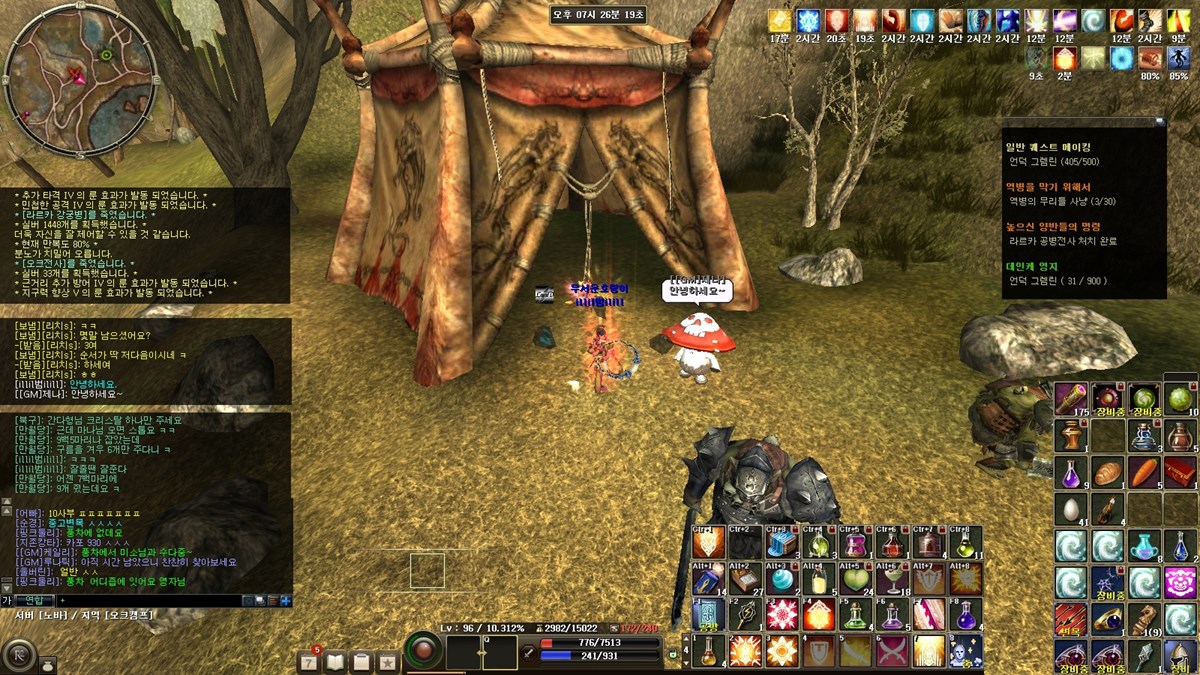
Task: Click the 역병을 막기 위해서 quest entry
Action: click(x=1048, y=187)
